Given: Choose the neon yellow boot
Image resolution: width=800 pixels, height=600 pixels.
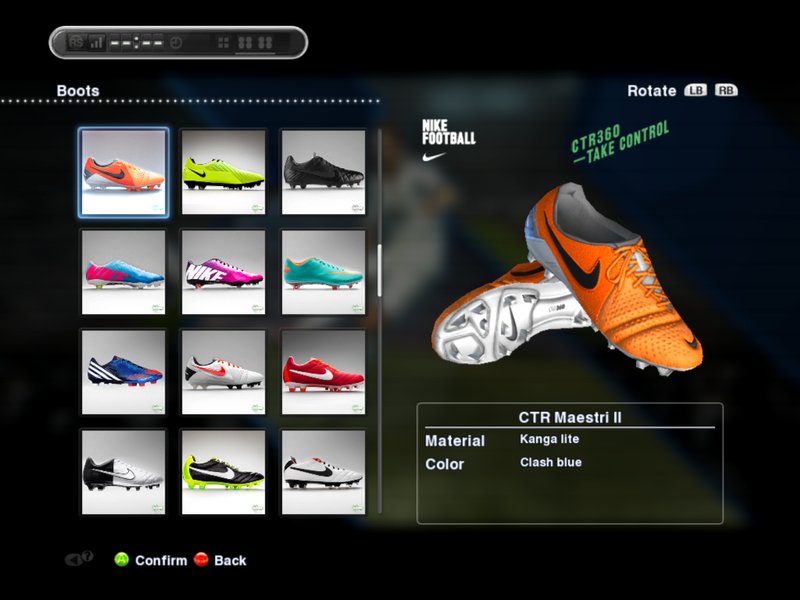Looking at the screenshot, I should (223, 172).
